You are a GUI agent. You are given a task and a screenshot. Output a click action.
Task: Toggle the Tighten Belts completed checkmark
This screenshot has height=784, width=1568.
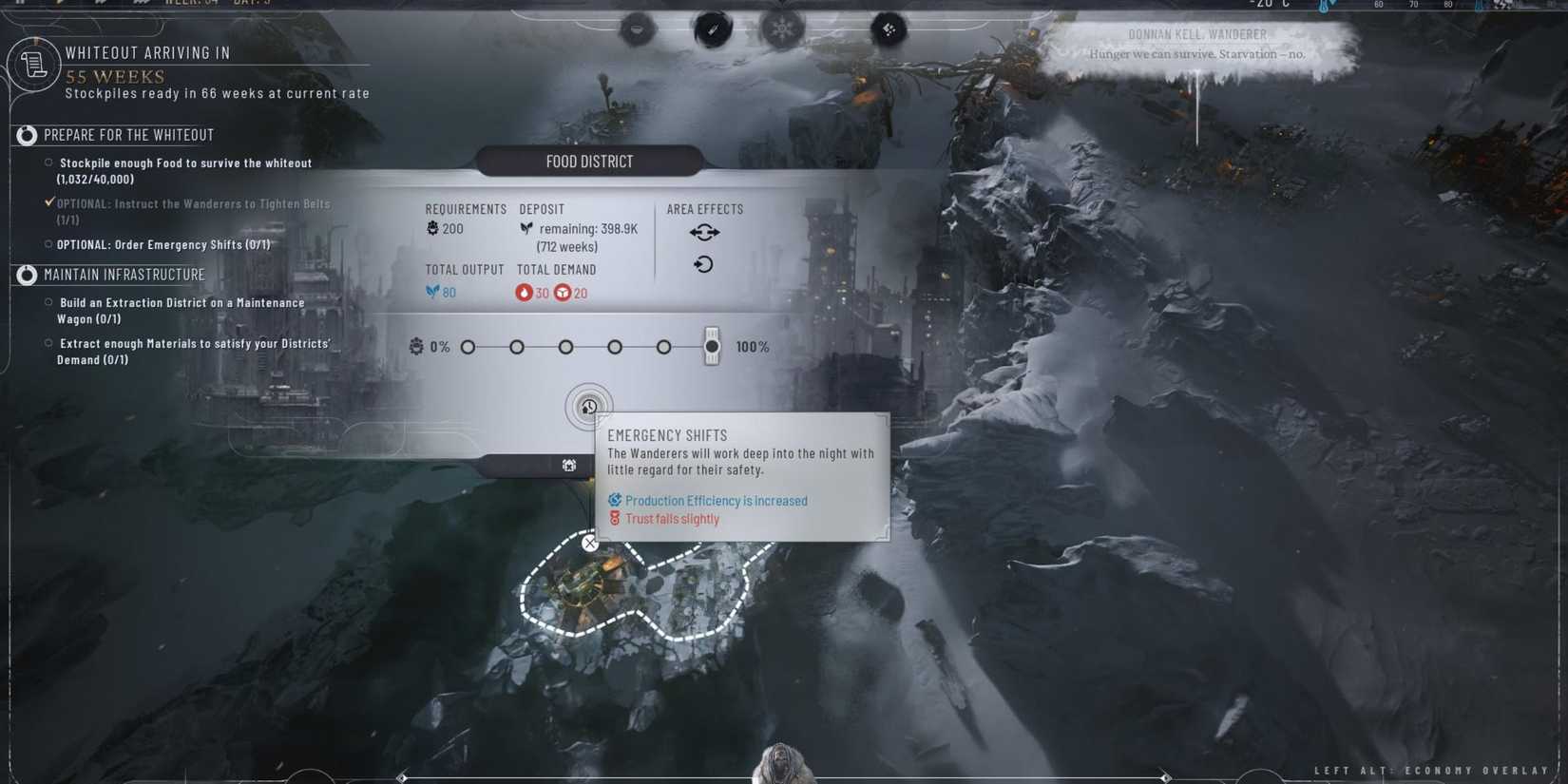point(49,201)
